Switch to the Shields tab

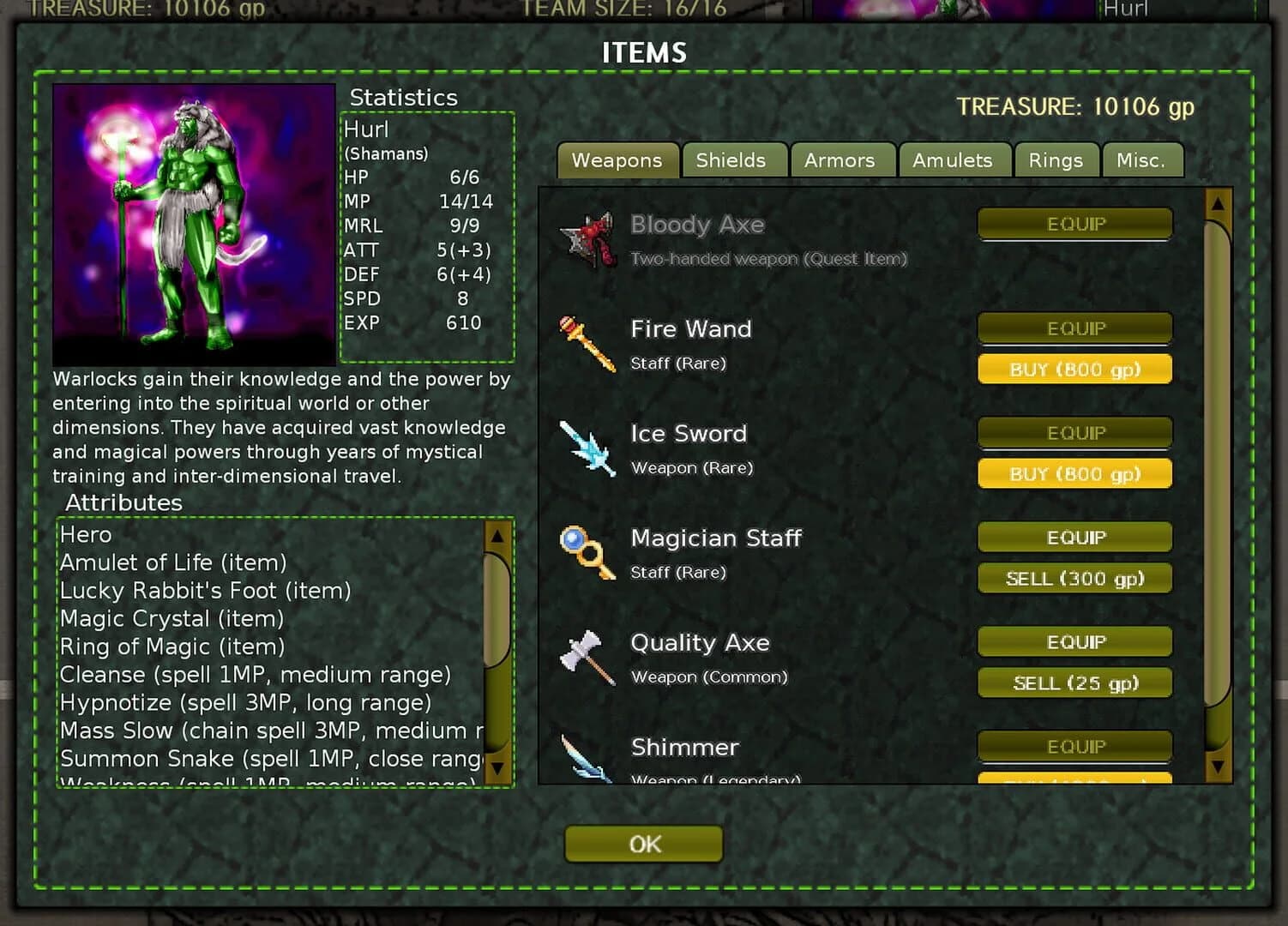tap(733, 160)
